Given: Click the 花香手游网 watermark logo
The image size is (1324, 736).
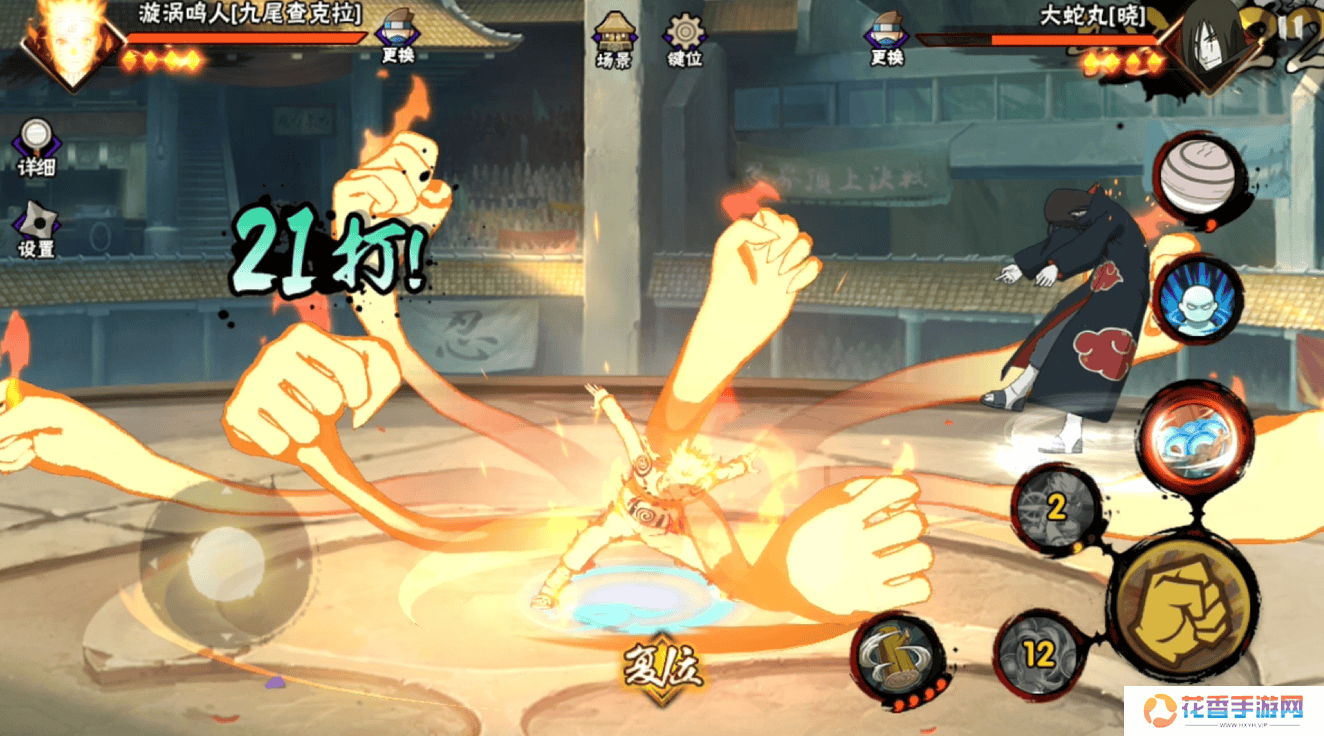Looking at the screenshot, I should pyautogui.click(x=1224, y=711).
